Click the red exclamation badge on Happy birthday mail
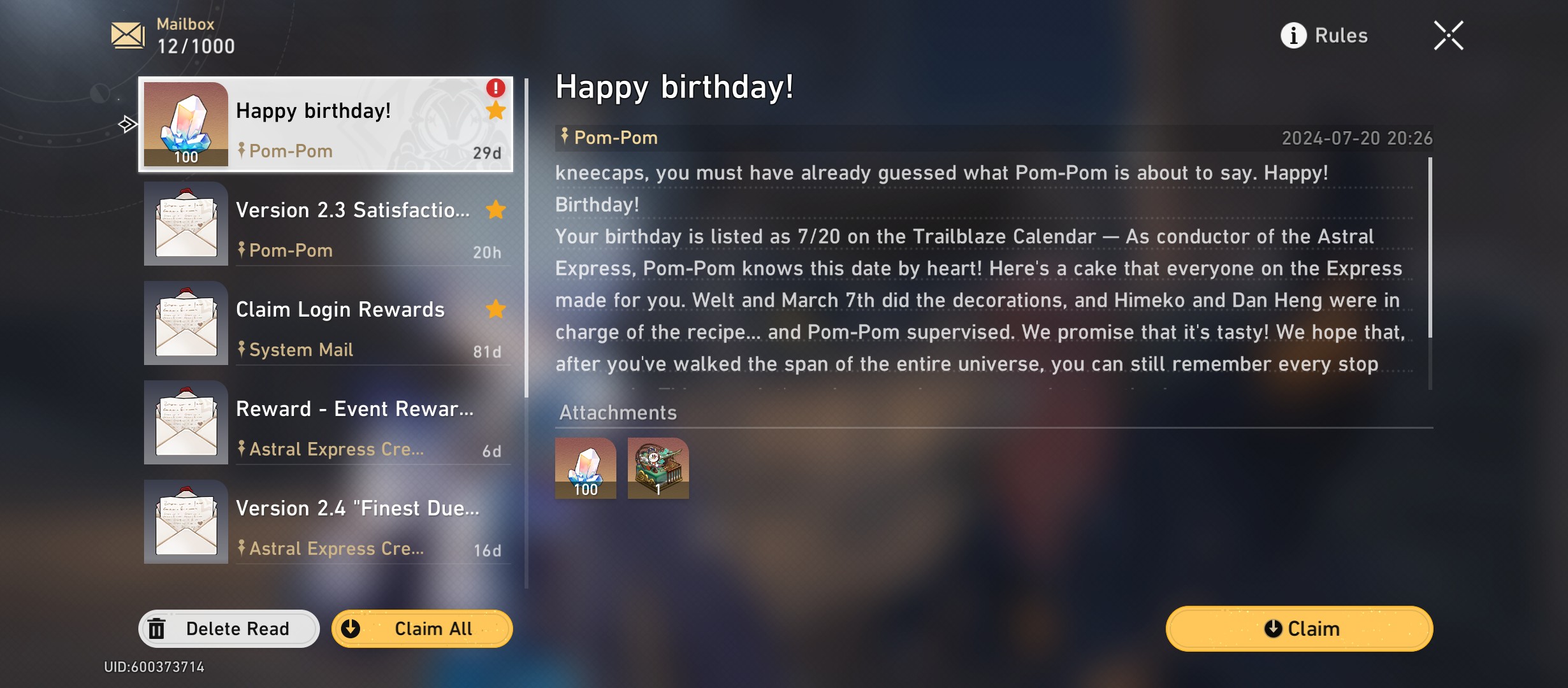 [495, 89]
